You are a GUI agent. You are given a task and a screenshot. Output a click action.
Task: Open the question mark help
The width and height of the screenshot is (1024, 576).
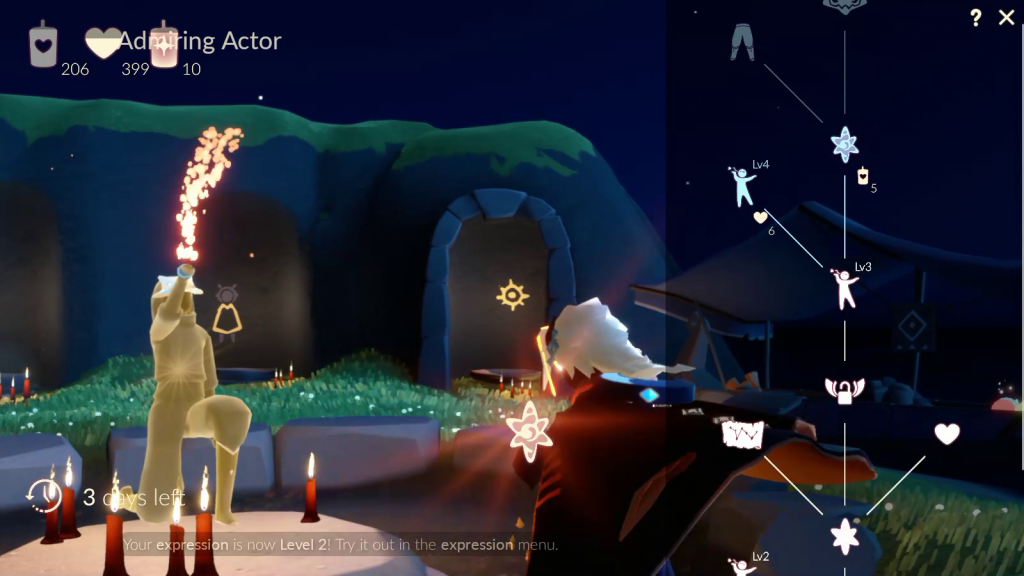point(976,18)
